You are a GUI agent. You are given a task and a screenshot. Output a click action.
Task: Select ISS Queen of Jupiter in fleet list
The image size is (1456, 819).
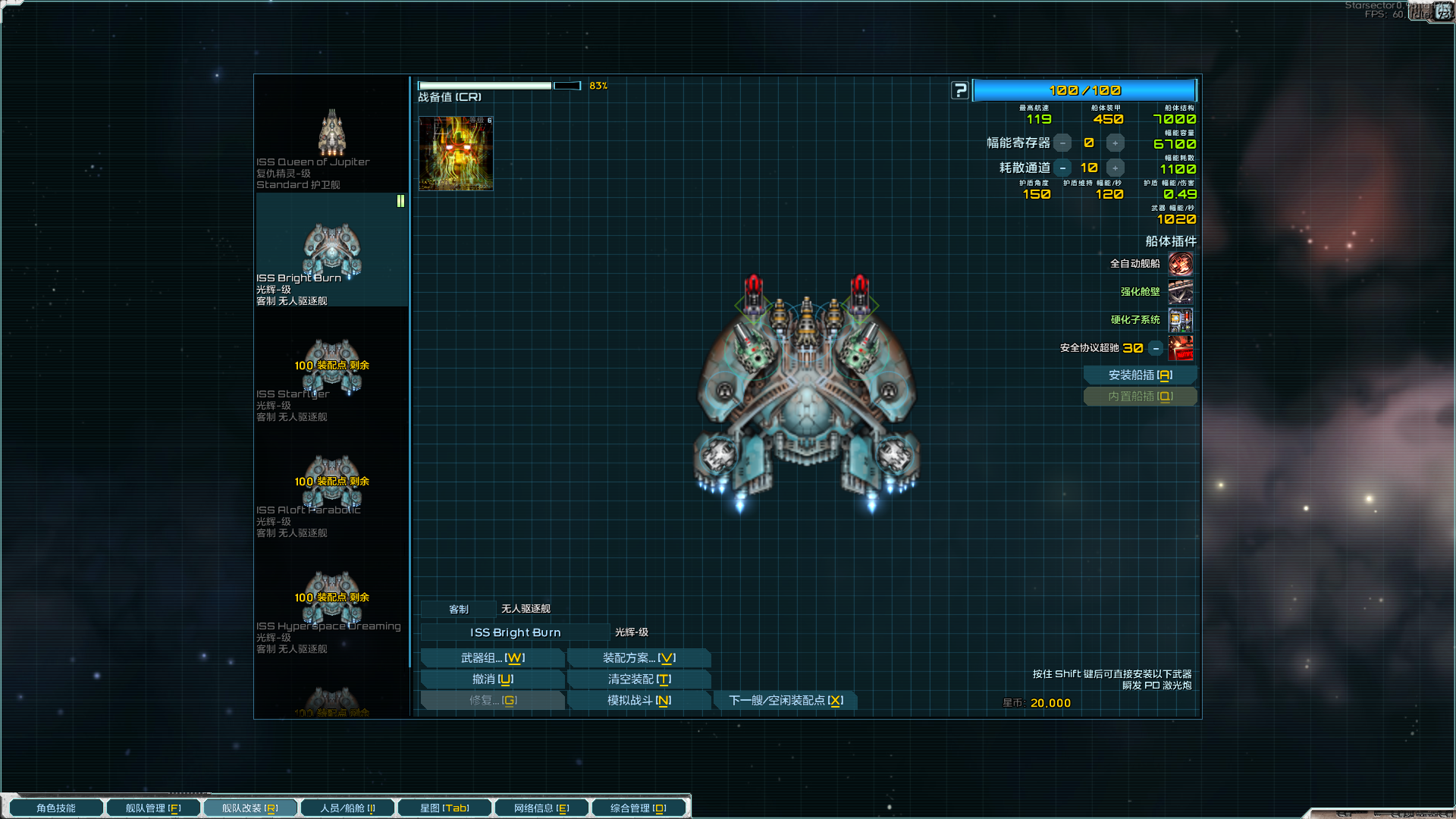click(x=331, y=148)
